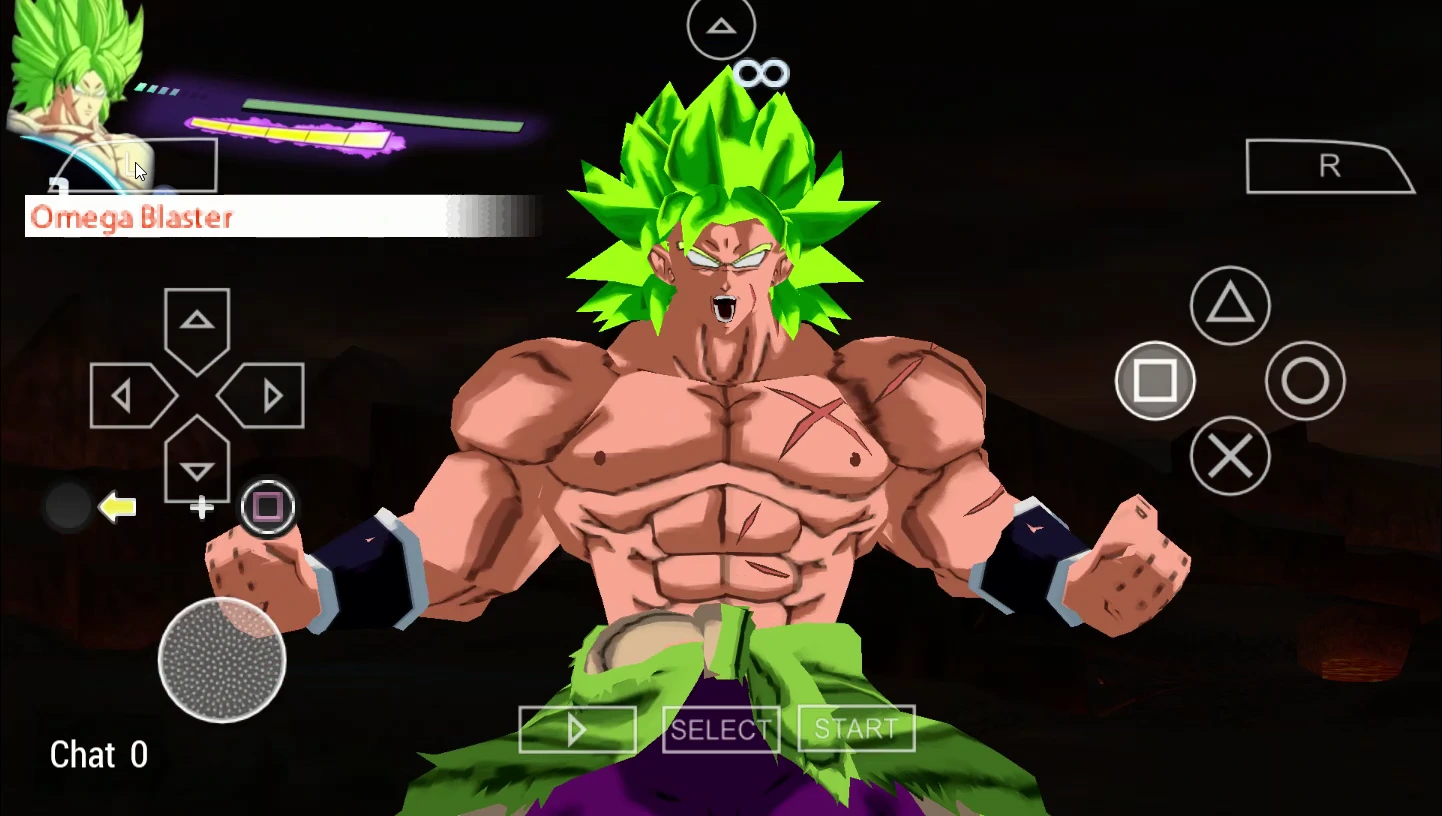Viewport: 1442px width, 816px height.
Task: Tap the on-screen cross button
Action: click(x=1230, y=456)
